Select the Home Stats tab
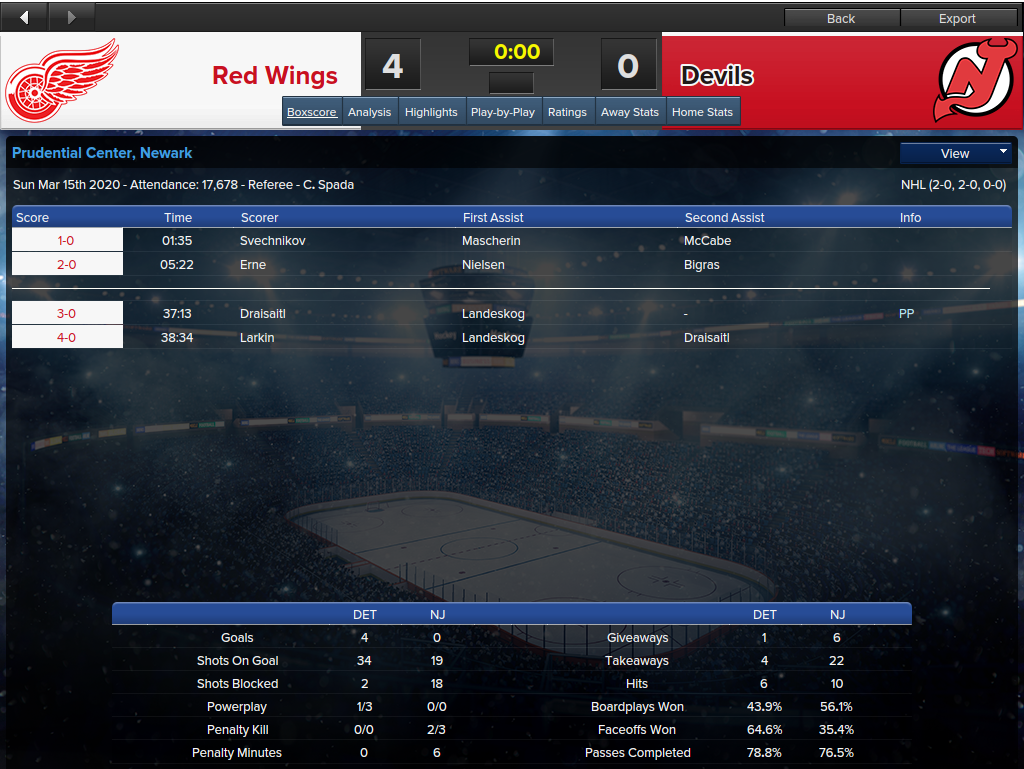Viewport: 1024px width, 769px height. (x=702, y=112)
